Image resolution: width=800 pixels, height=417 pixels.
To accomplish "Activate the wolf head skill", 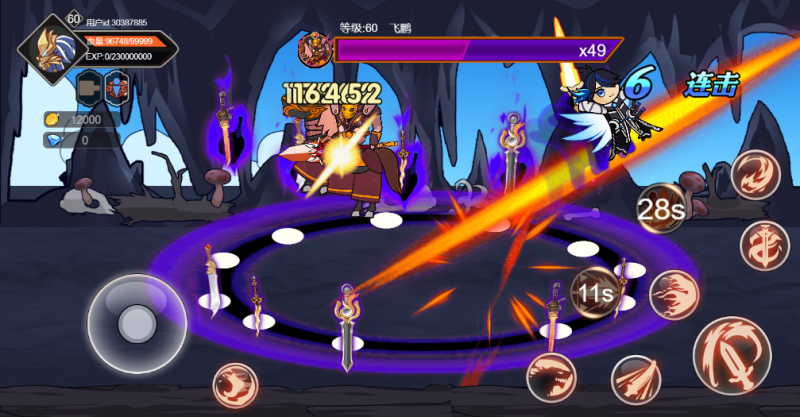I will click(551, 376).
